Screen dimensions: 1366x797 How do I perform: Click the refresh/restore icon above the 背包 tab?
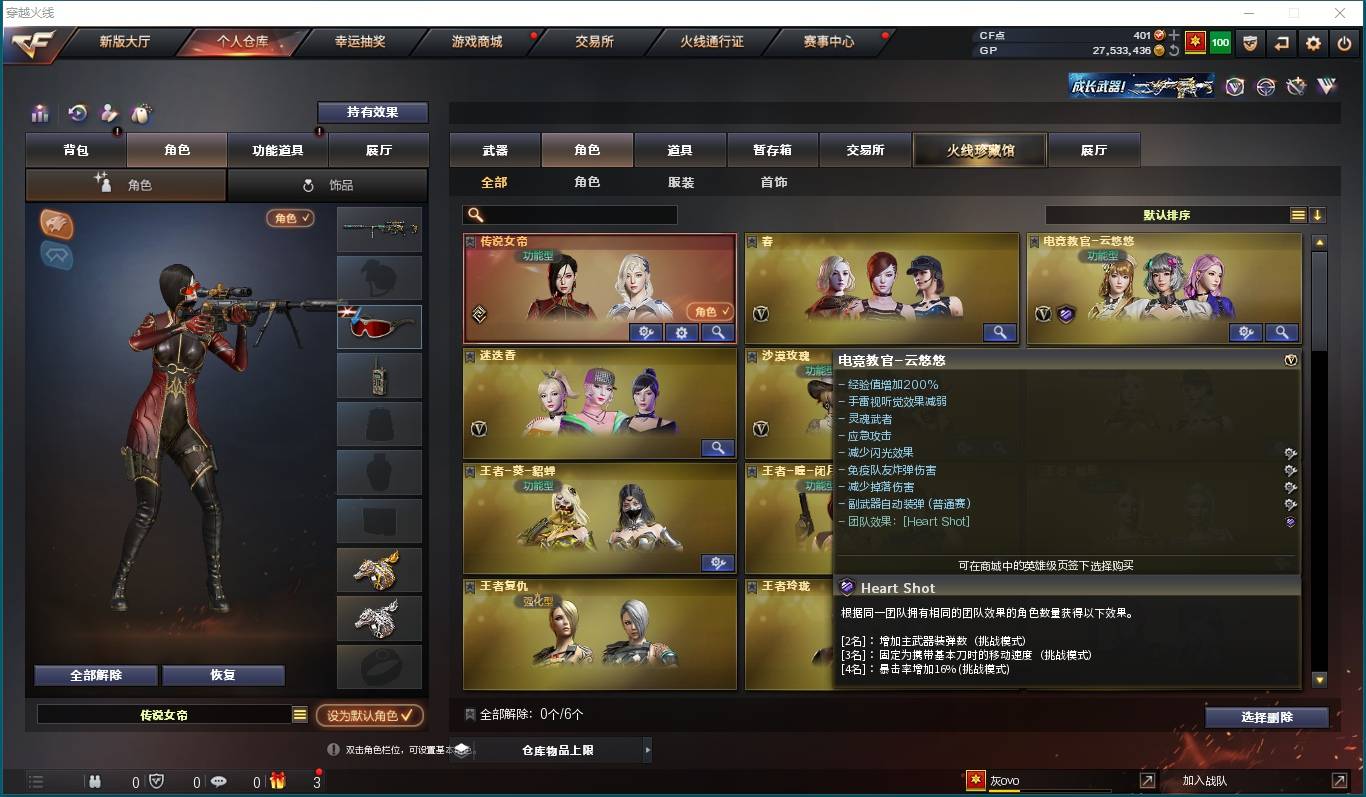pos(77,113)
